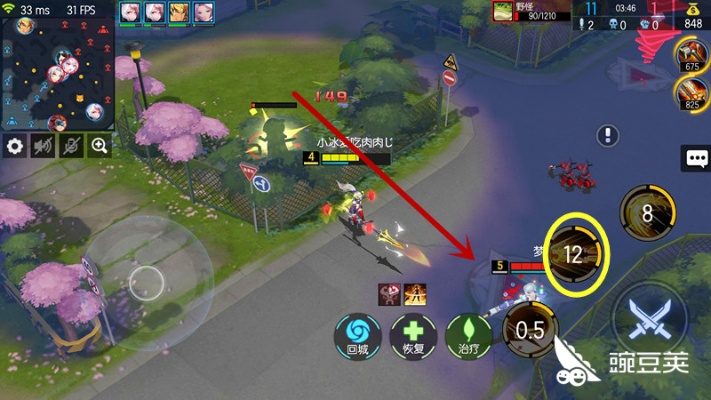
Task: Open the chat speech-bubble button
Action: pyautogui.click(x=695, y=158)
